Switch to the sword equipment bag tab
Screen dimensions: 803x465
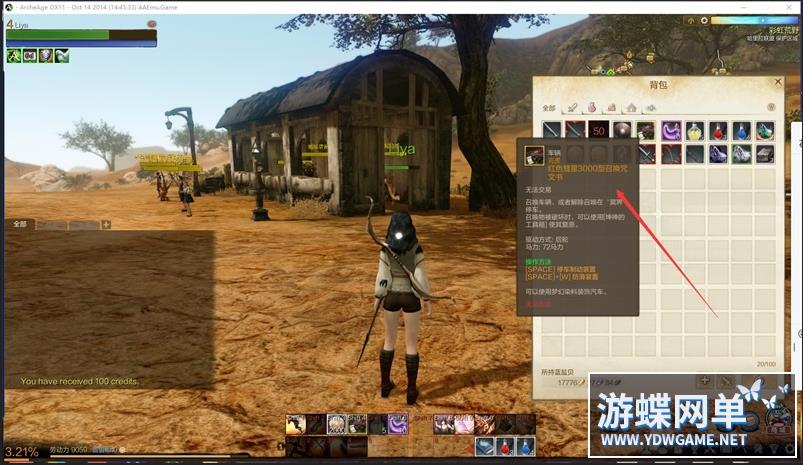573,107
